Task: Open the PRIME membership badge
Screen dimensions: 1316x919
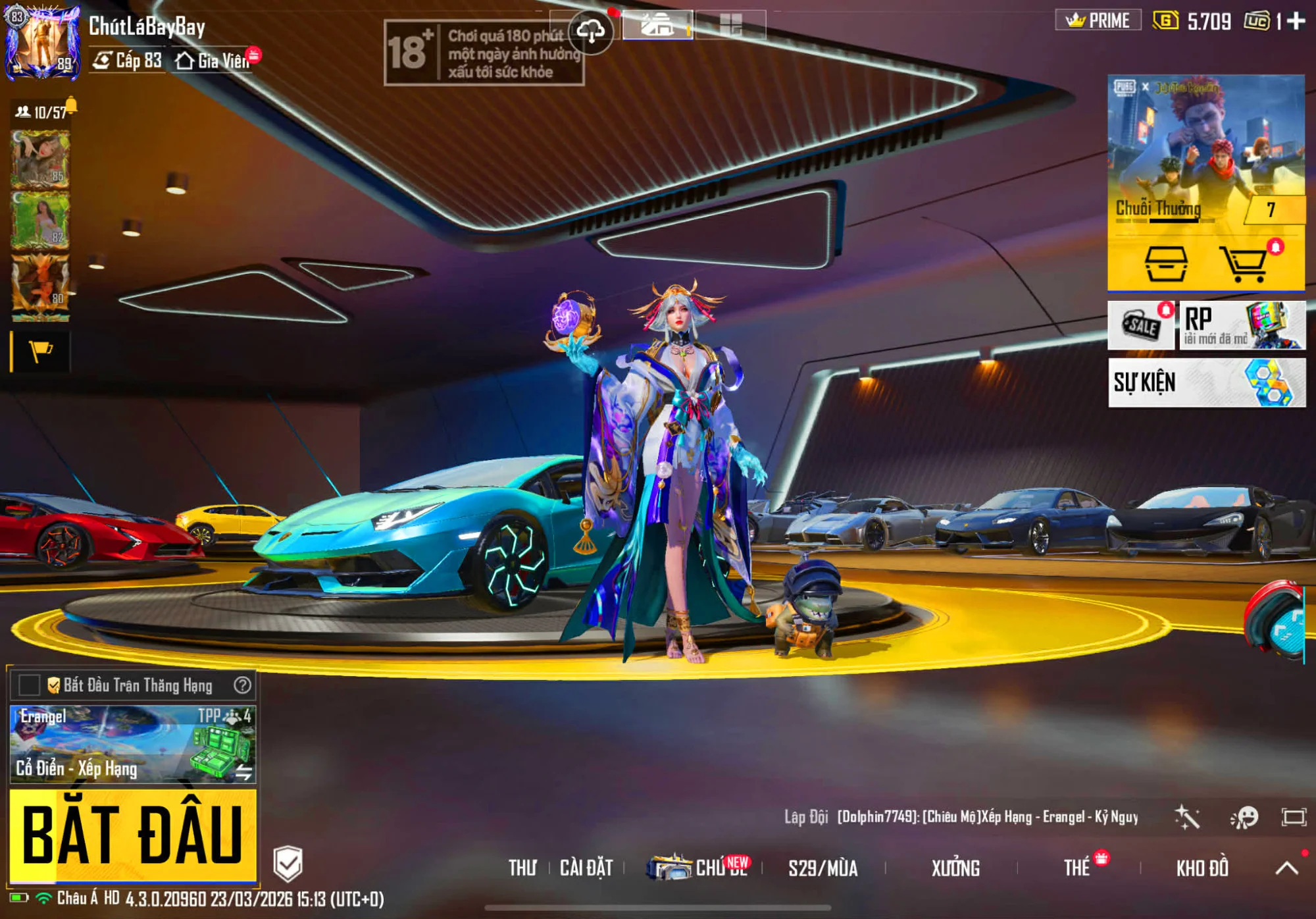Action: coord(1098,20)
